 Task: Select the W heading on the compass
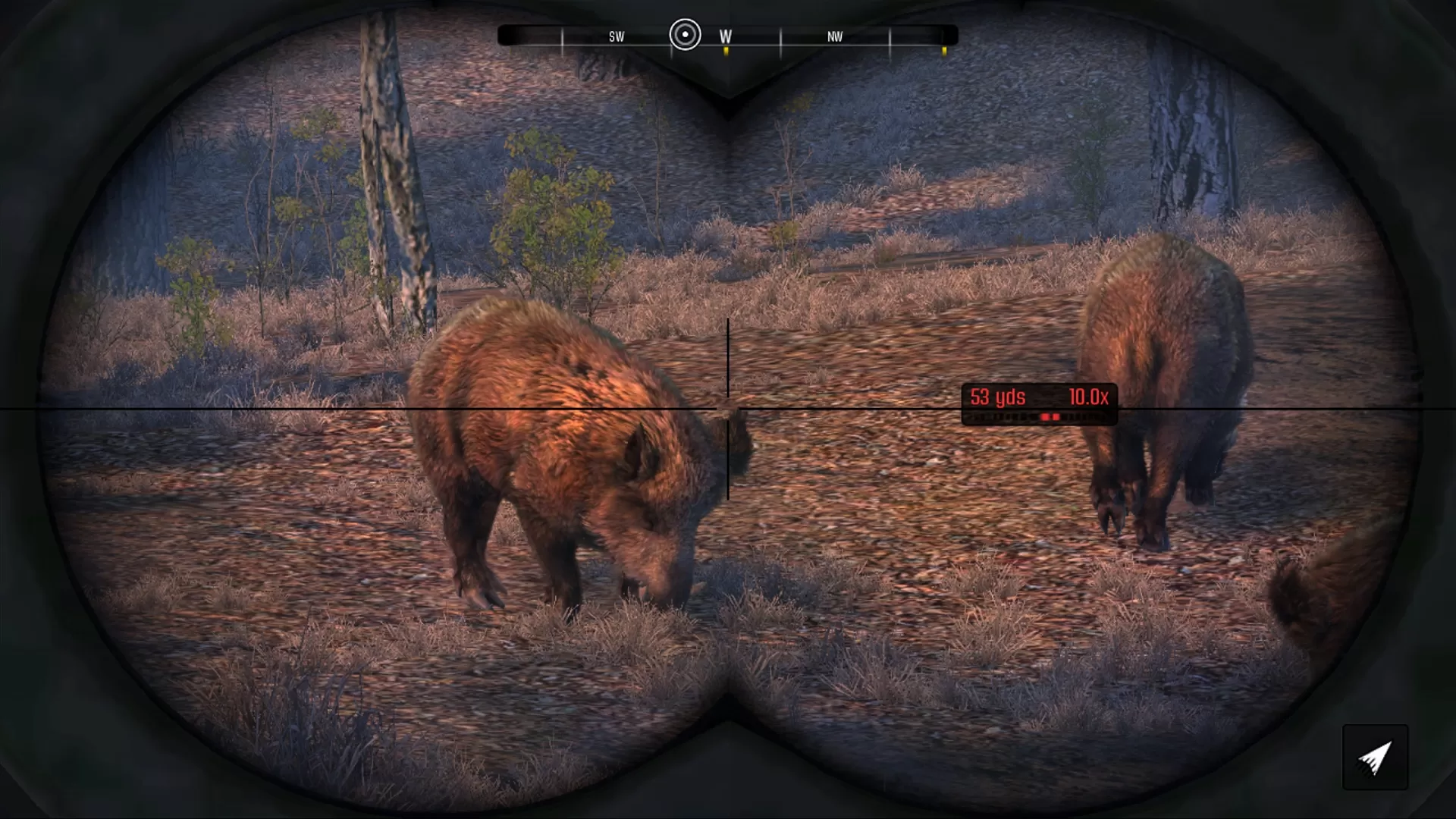pyautogui.click(x=724, y=35)
